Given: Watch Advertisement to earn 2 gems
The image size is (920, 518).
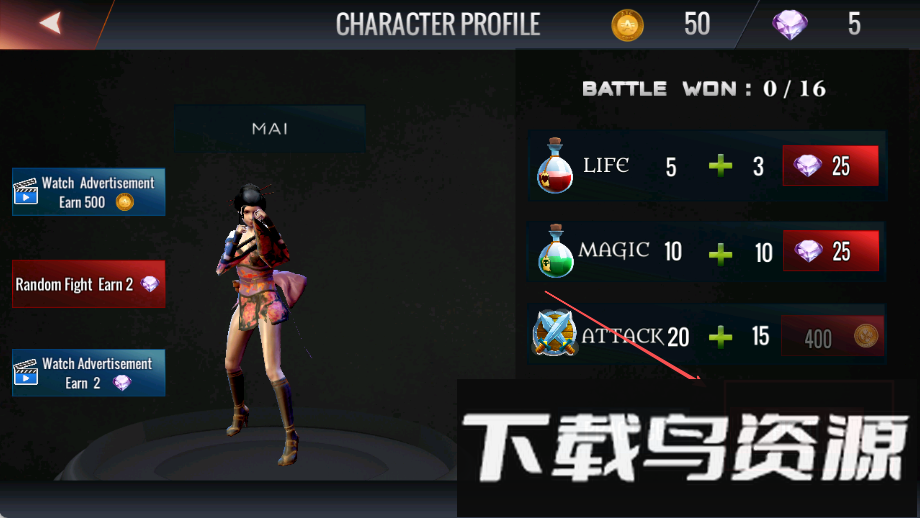Looking at the screenshot, I should coord(89,373).
